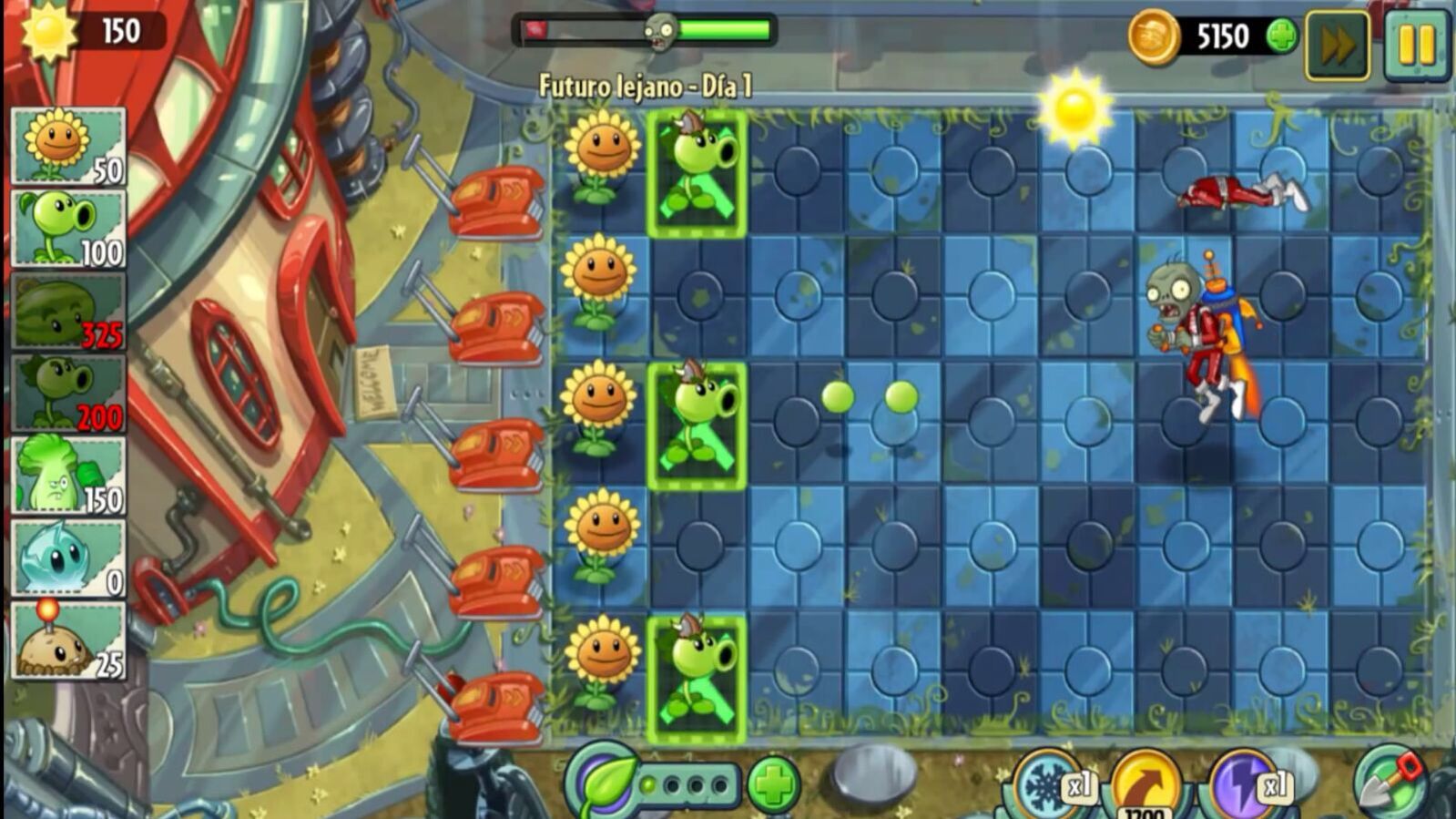Select the Repeater seed packet costing 200
1456x819 pixels.
pos(68,394)
